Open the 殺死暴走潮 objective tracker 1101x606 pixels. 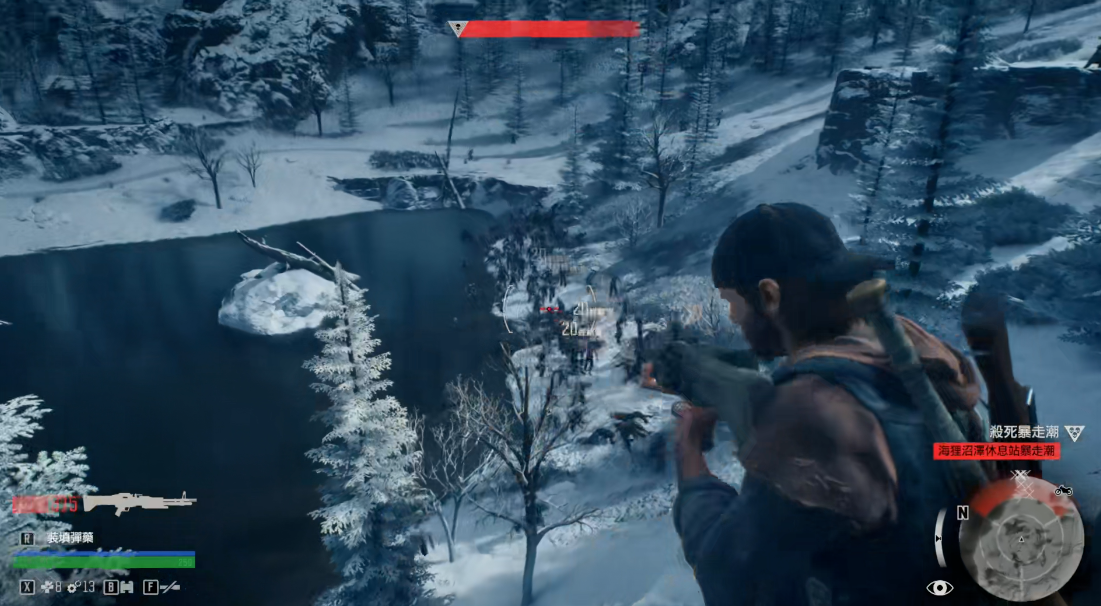click(1024, 432)
